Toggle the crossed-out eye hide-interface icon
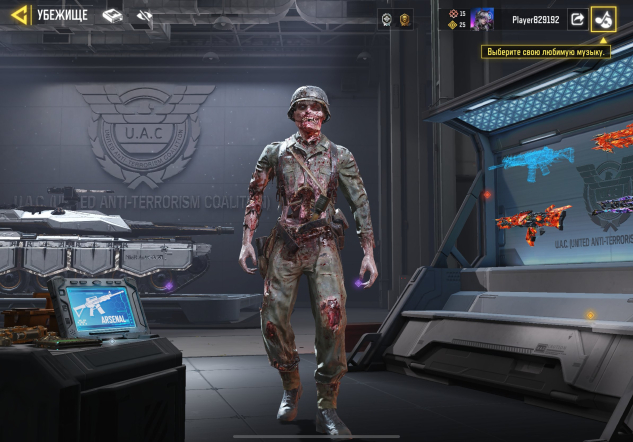Viewport: 633px width, 442px height. pos(144,16)
